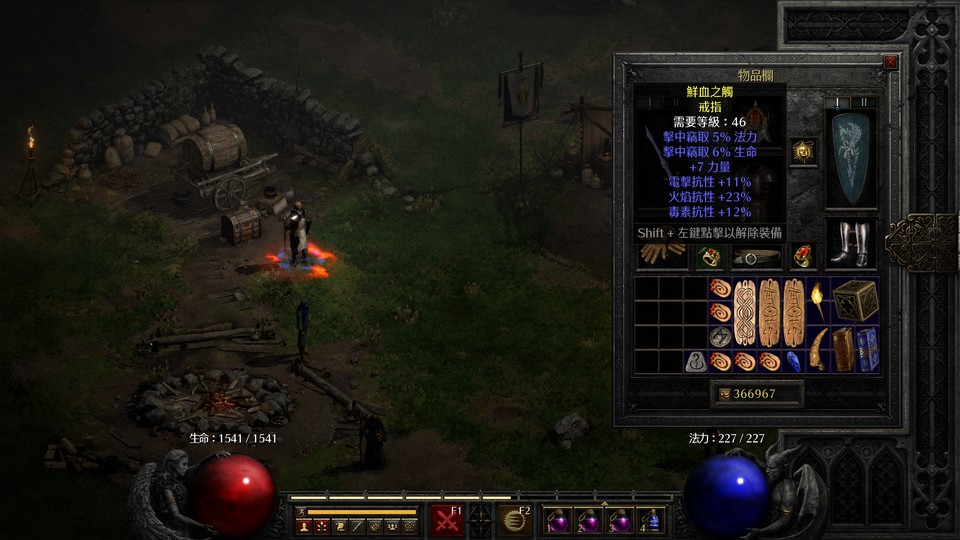Select the equipped boots slot

tap(850, 243)
